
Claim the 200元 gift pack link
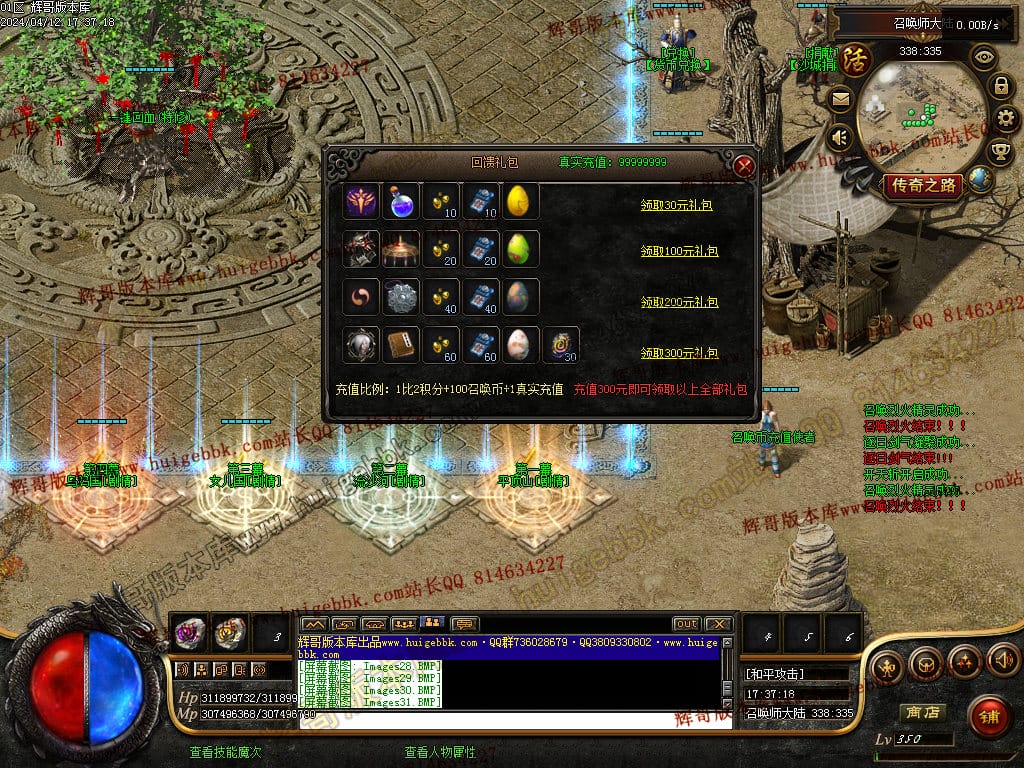tap(679, 302)
